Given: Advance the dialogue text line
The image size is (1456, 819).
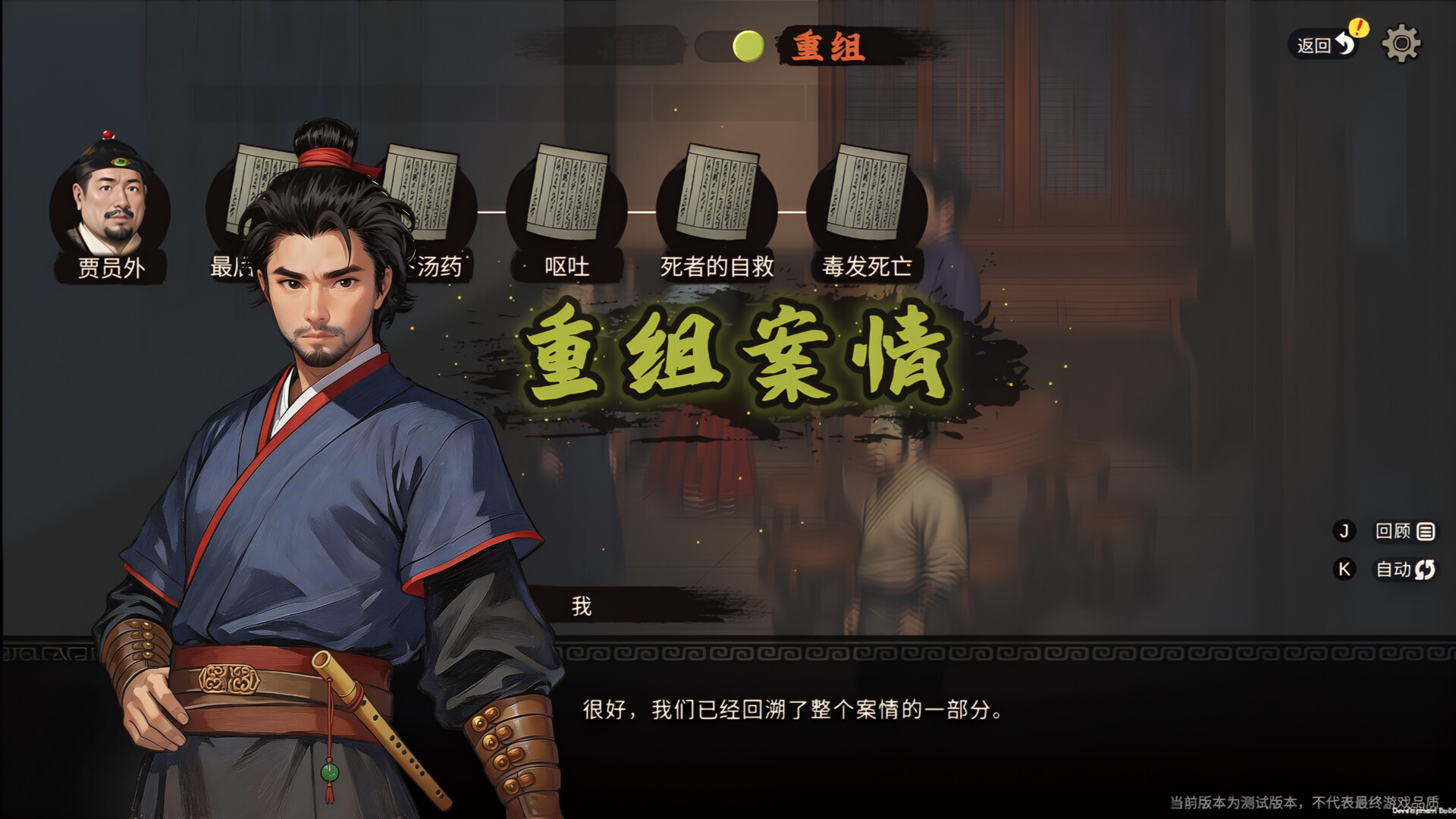Looking at the screenshot, I should (x=793, y=710).
